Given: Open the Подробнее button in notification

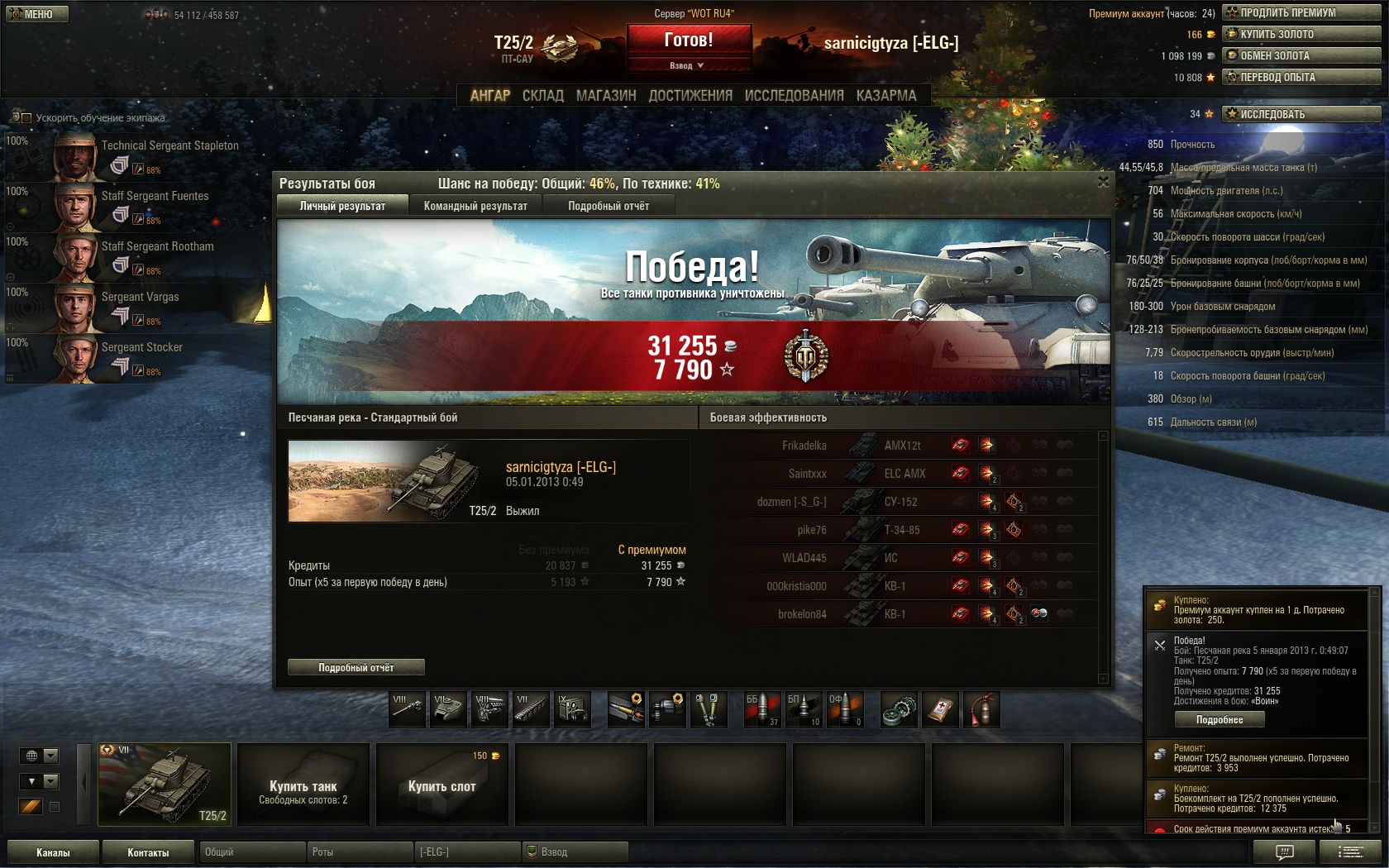Looking at the screenshot, I should pyautogui.click(x=1220, y=720).
